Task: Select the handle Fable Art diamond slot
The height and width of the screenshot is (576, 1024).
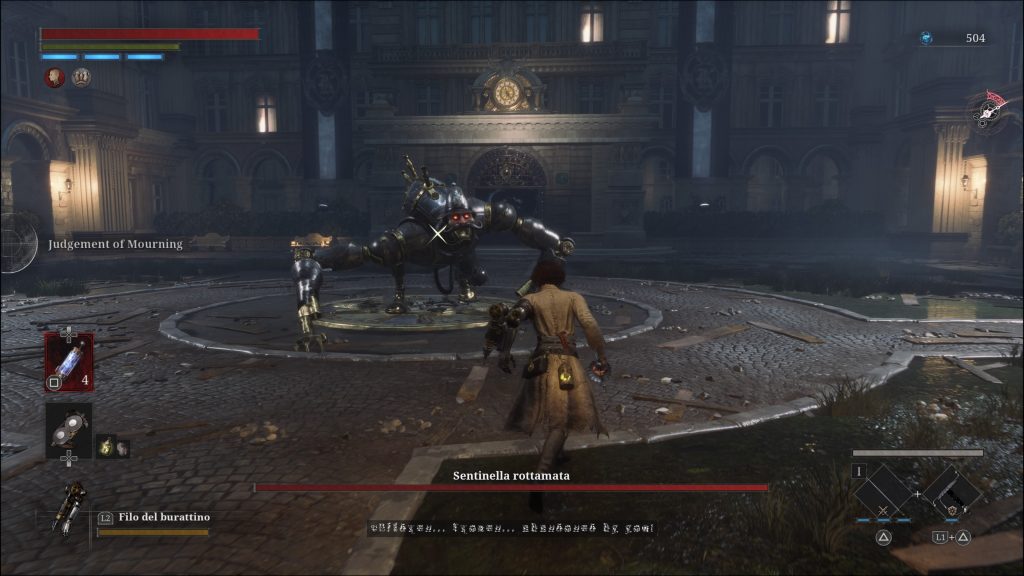Action: 949,491
